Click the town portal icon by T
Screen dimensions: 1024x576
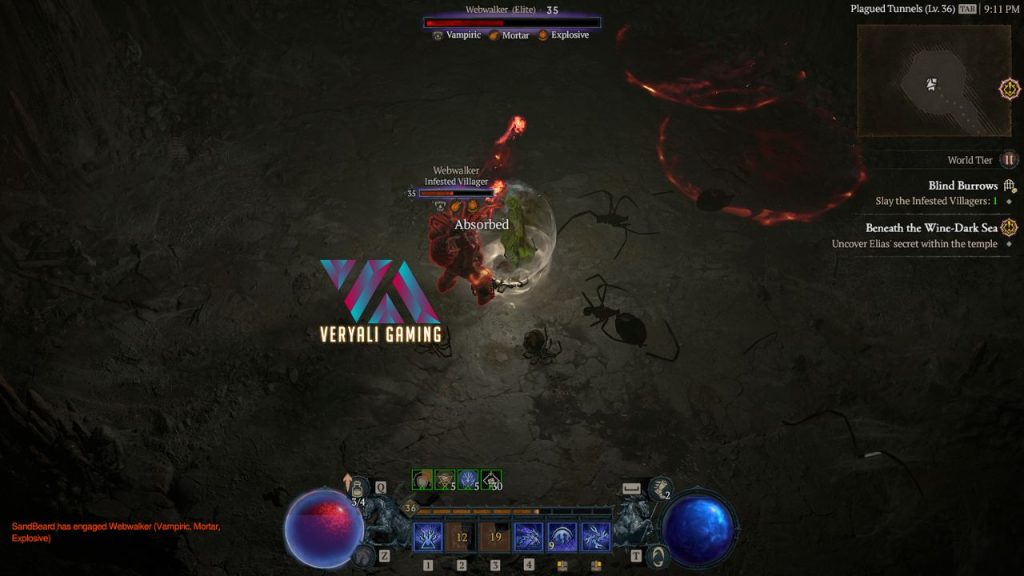[656, 555]
